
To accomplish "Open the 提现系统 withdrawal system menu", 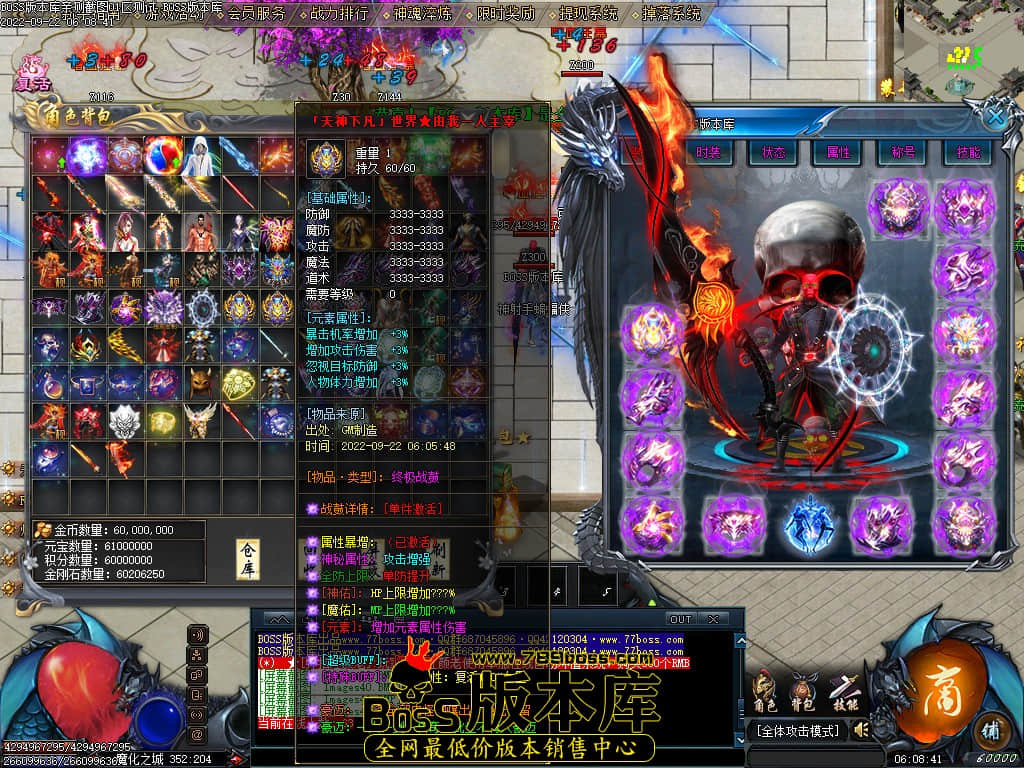I will (x=588, y=14).
